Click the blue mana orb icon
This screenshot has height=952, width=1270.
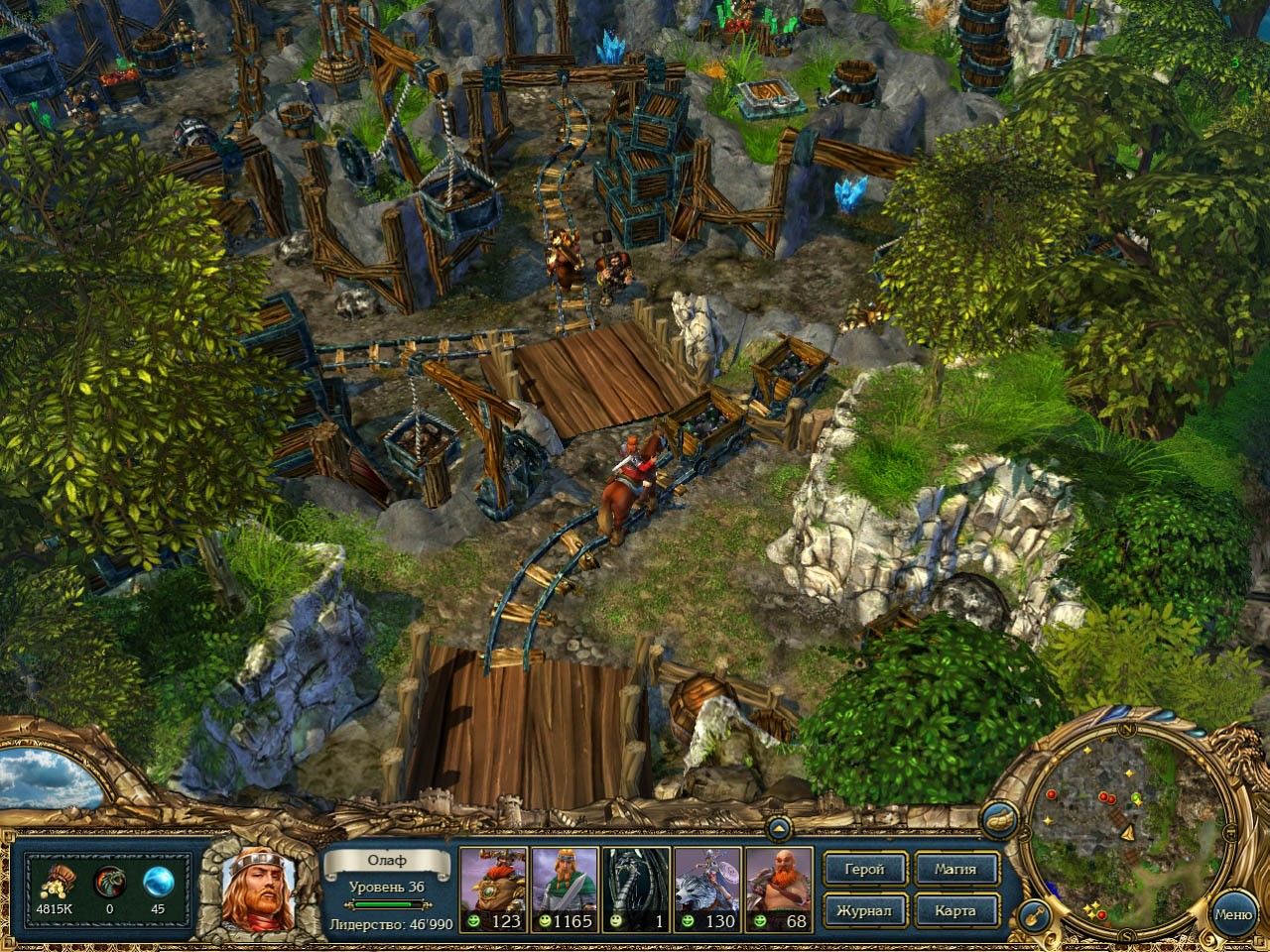coord(158,881)
